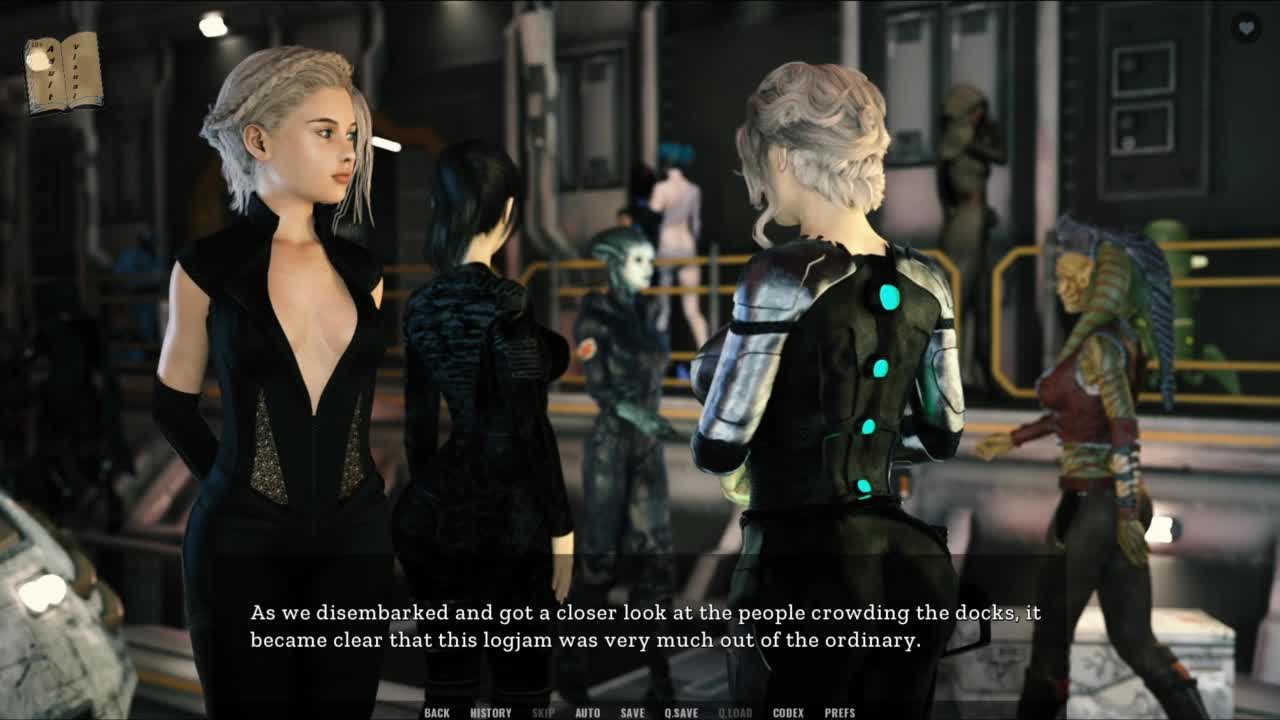Click the greyed-out SKIP button
Image resolution: width=1280 pixels, height=720 pixels.
pos(543,713)
